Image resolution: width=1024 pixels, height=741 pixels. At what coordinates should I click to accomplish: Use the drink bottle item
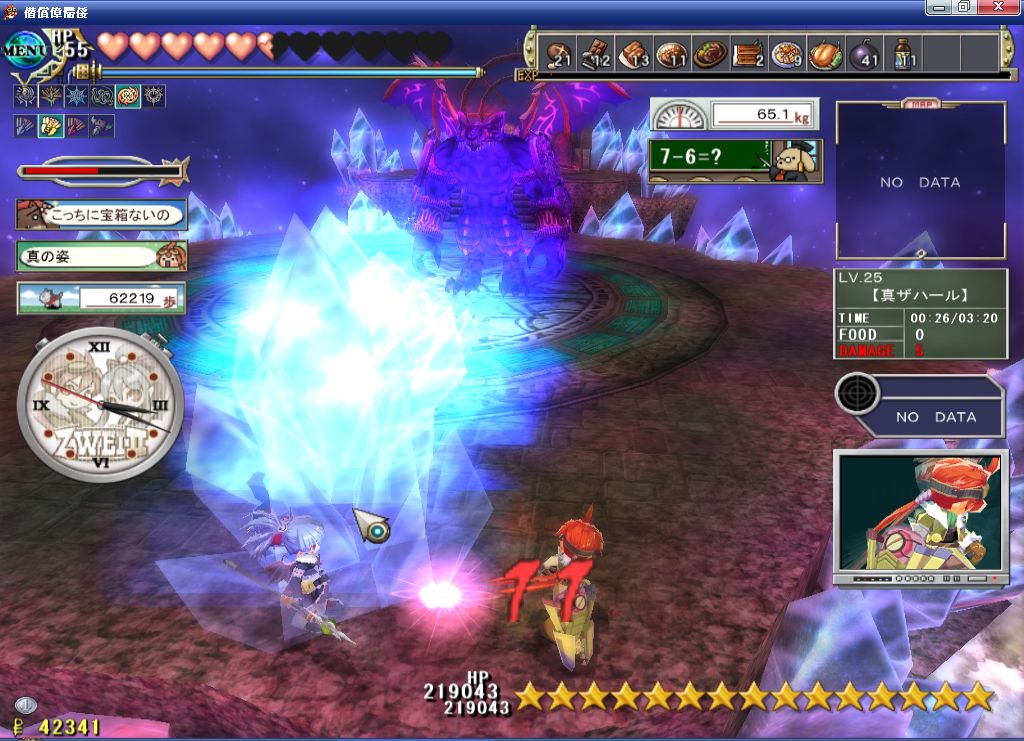(x=903, y=54)
